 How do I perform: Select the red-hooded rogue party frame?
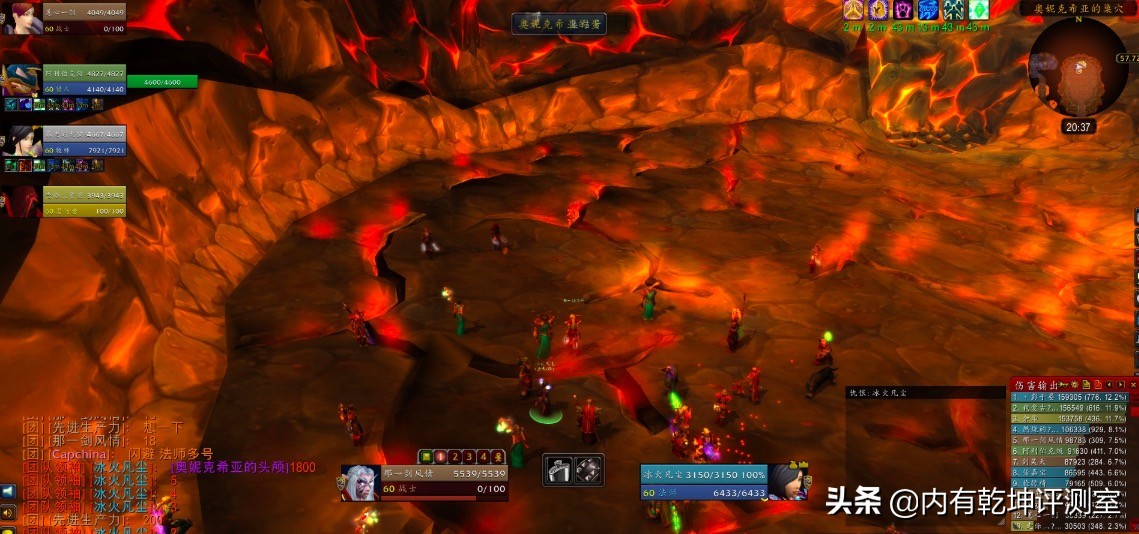click(22, 201)
